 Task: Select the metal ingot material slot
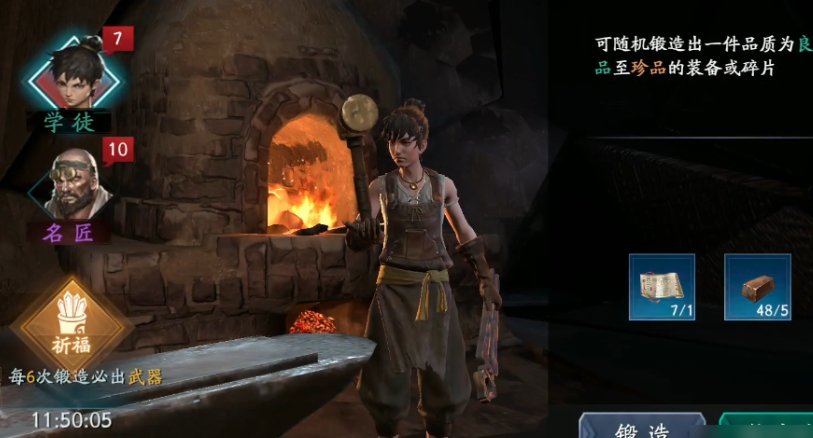pyautogui.click(x=757, y=286)
